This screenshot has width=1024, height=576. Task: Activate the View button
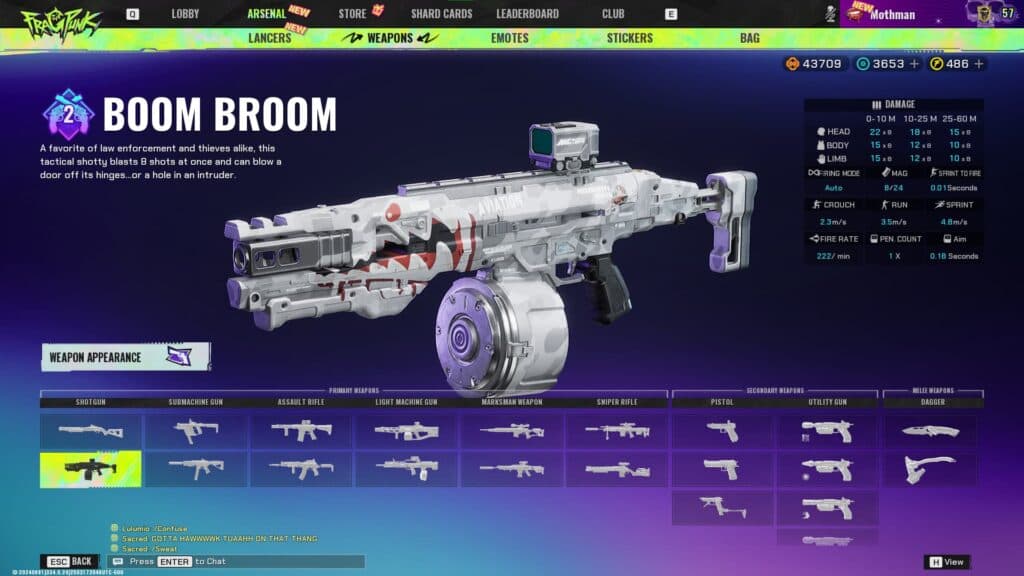946,562
